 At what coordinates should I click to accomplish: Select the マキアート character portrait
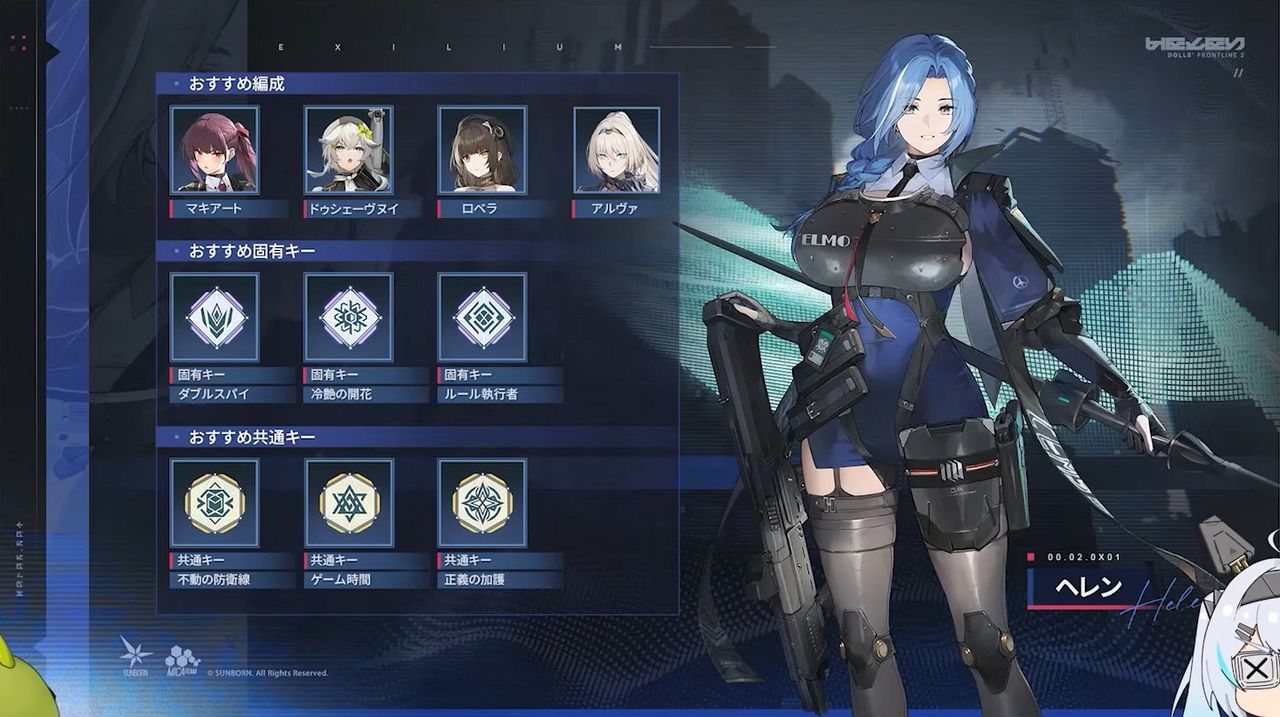point(214,150)
